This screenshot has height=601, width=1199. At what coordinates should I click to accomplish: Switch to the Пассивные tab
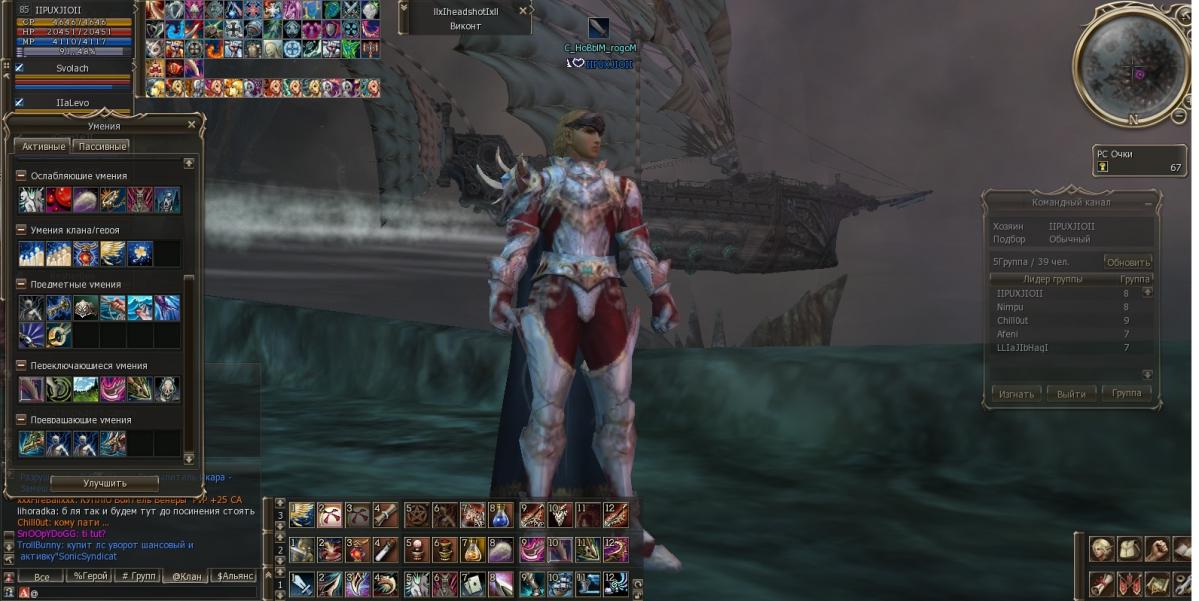click(x=101, y=146)
